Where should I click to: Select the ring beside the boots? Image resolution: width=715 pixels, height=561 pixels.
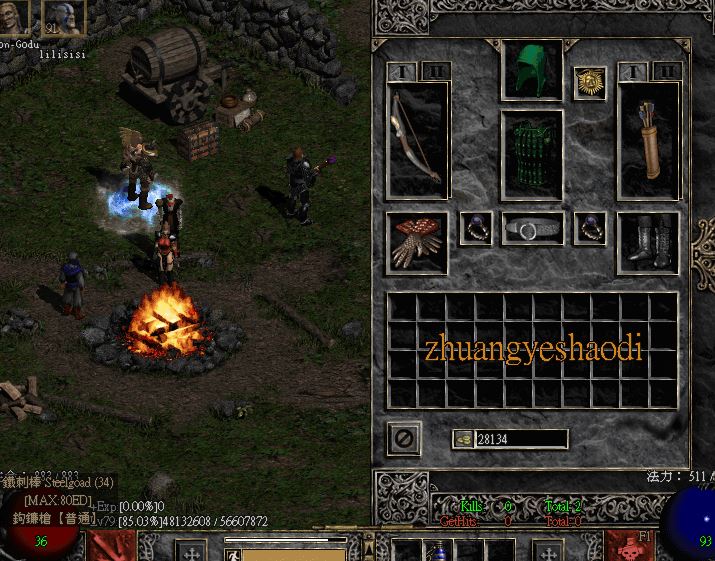(x=589, y=228)
